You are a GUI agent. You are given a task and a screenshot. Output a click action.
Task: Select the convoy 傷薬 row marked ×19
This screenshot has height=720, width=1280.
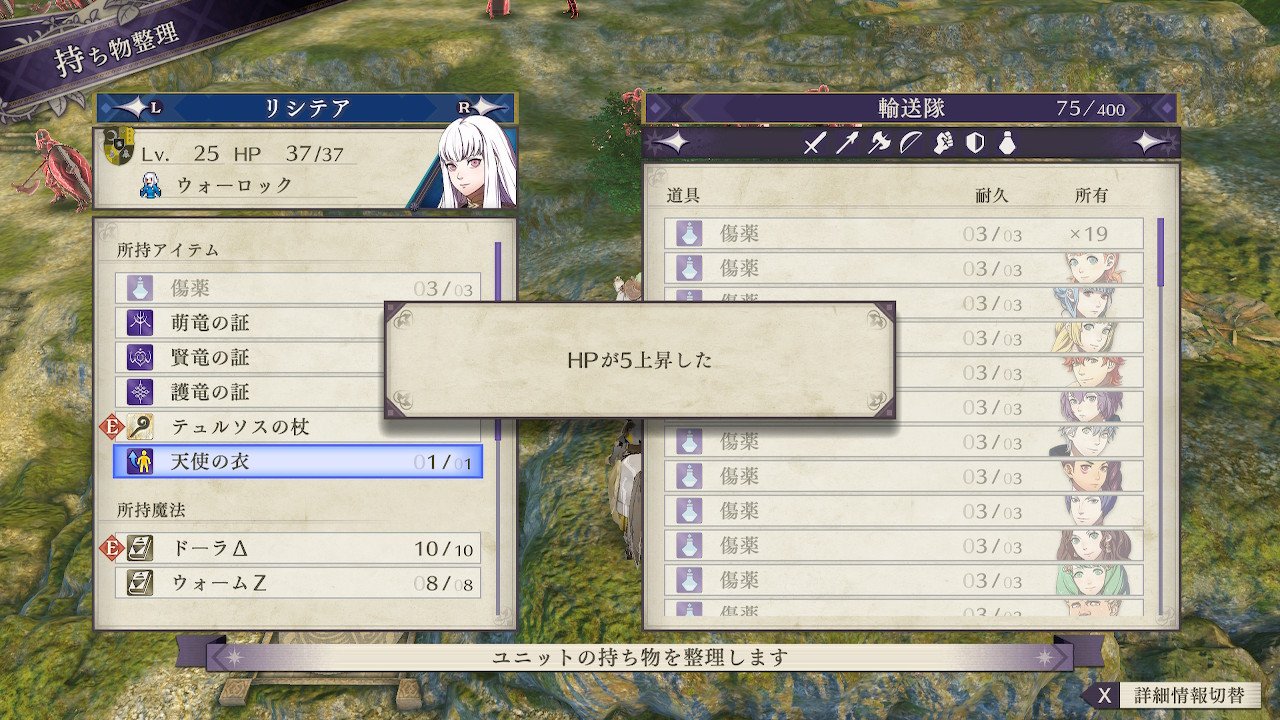point(903,234)
